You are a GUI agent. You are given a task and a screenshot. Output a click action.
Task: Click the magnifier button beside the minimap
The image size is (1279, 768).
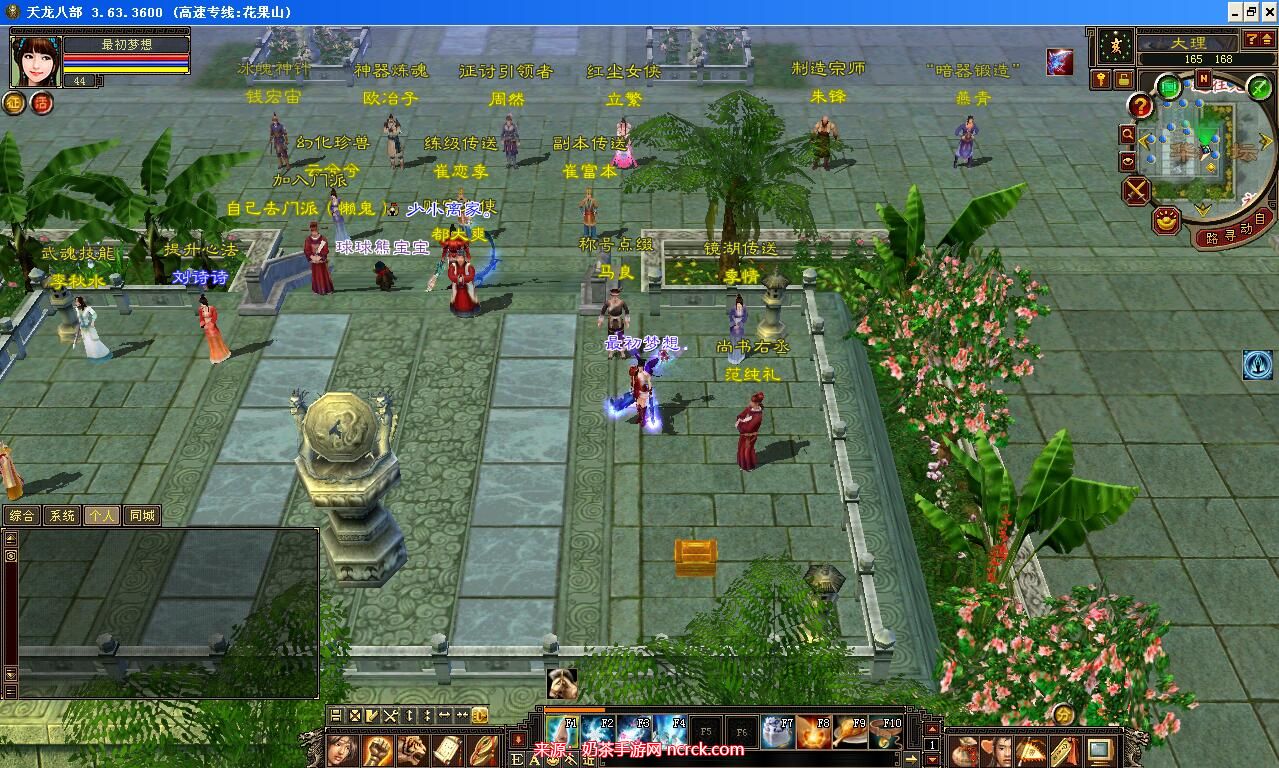[x=1128, y=134]
